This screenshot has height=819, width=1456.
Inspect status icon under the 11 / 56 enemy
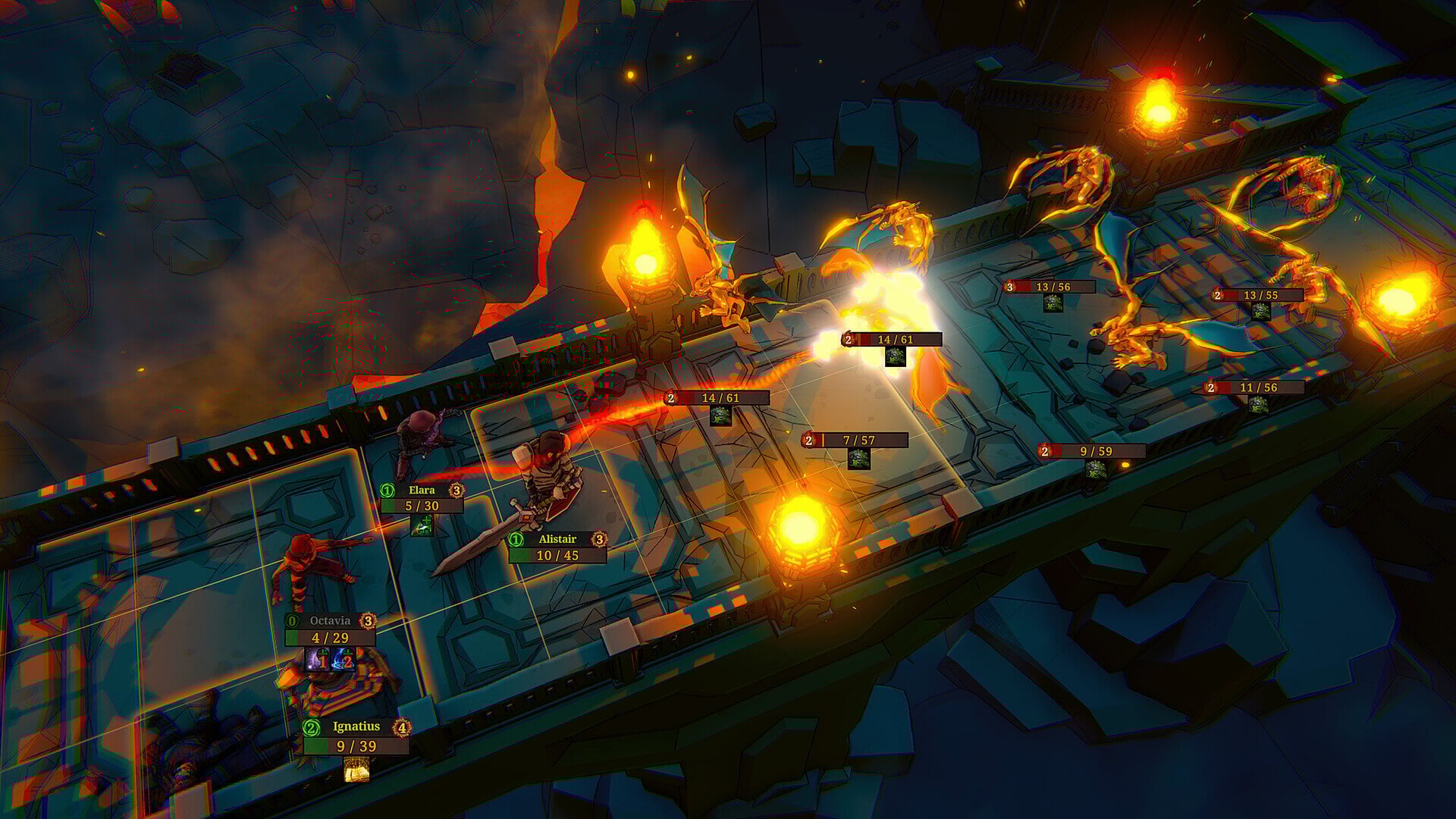pyautogui.click(x=1258, y=404)
